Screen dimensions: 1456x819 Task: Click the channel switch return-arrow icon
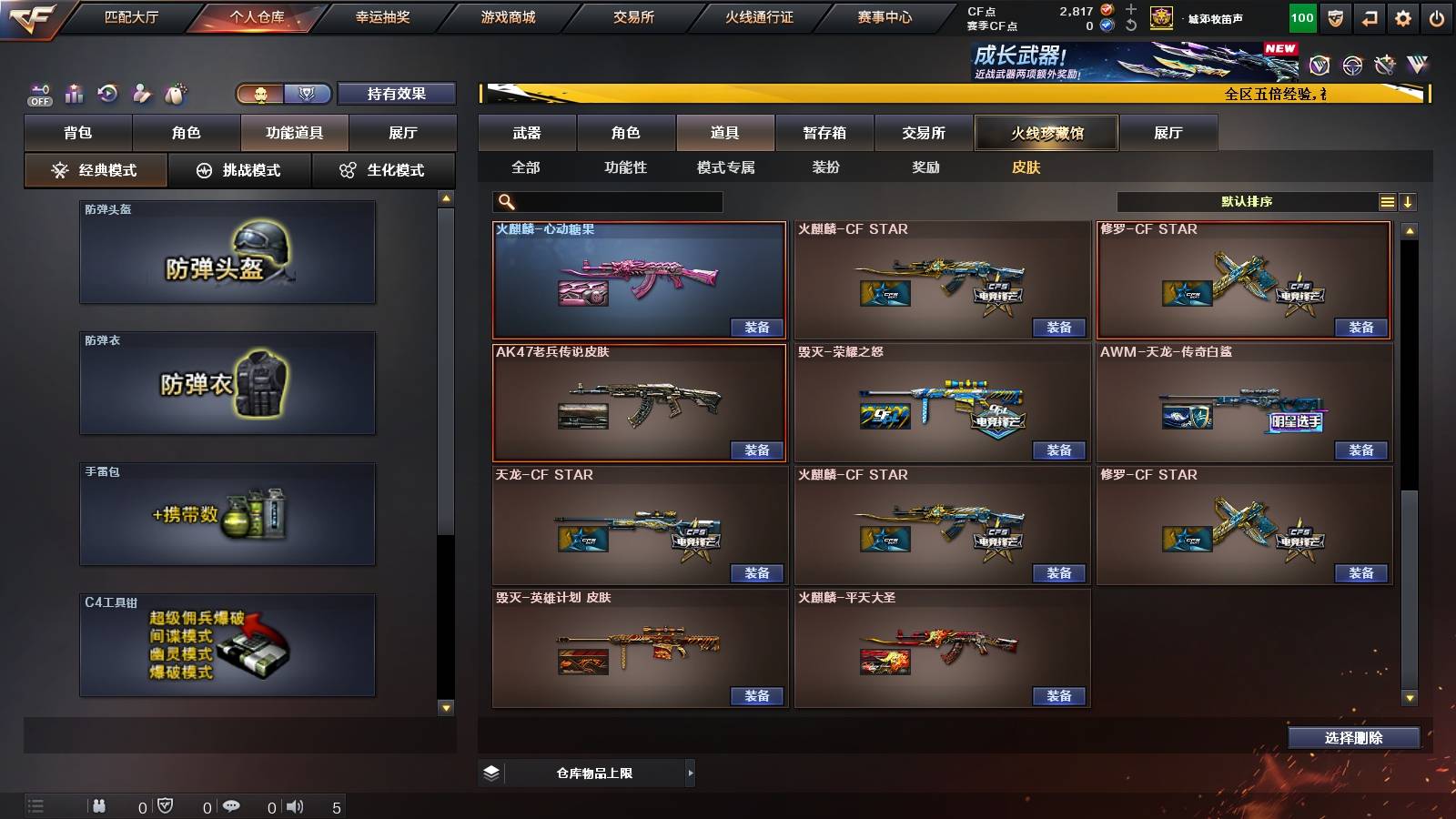pyautogui.click(x=1368, y=16)
